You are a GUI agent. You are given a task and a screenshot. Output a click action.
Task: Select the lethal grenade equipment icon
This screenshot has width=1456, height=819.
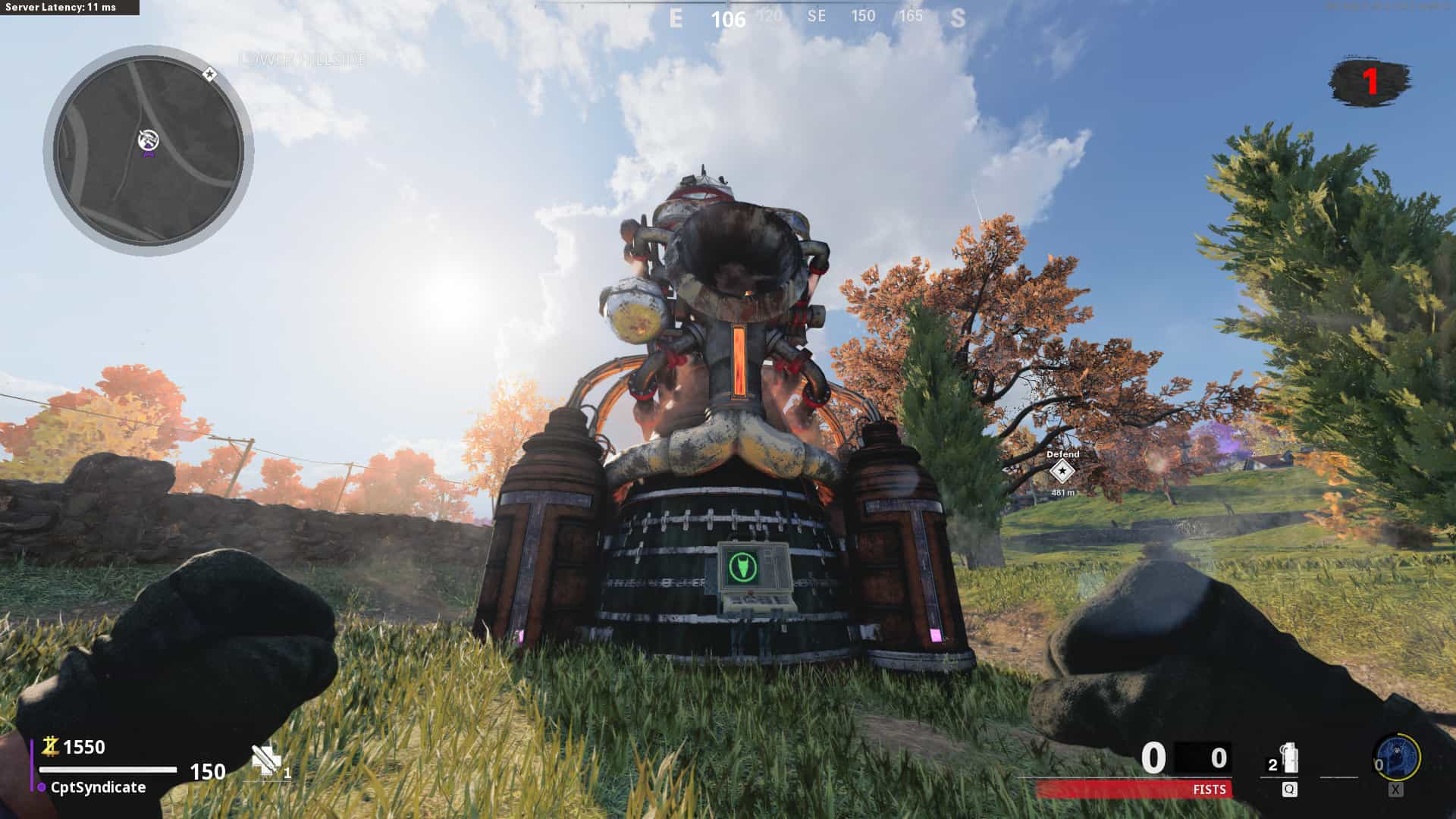(x=1288, y=759)
